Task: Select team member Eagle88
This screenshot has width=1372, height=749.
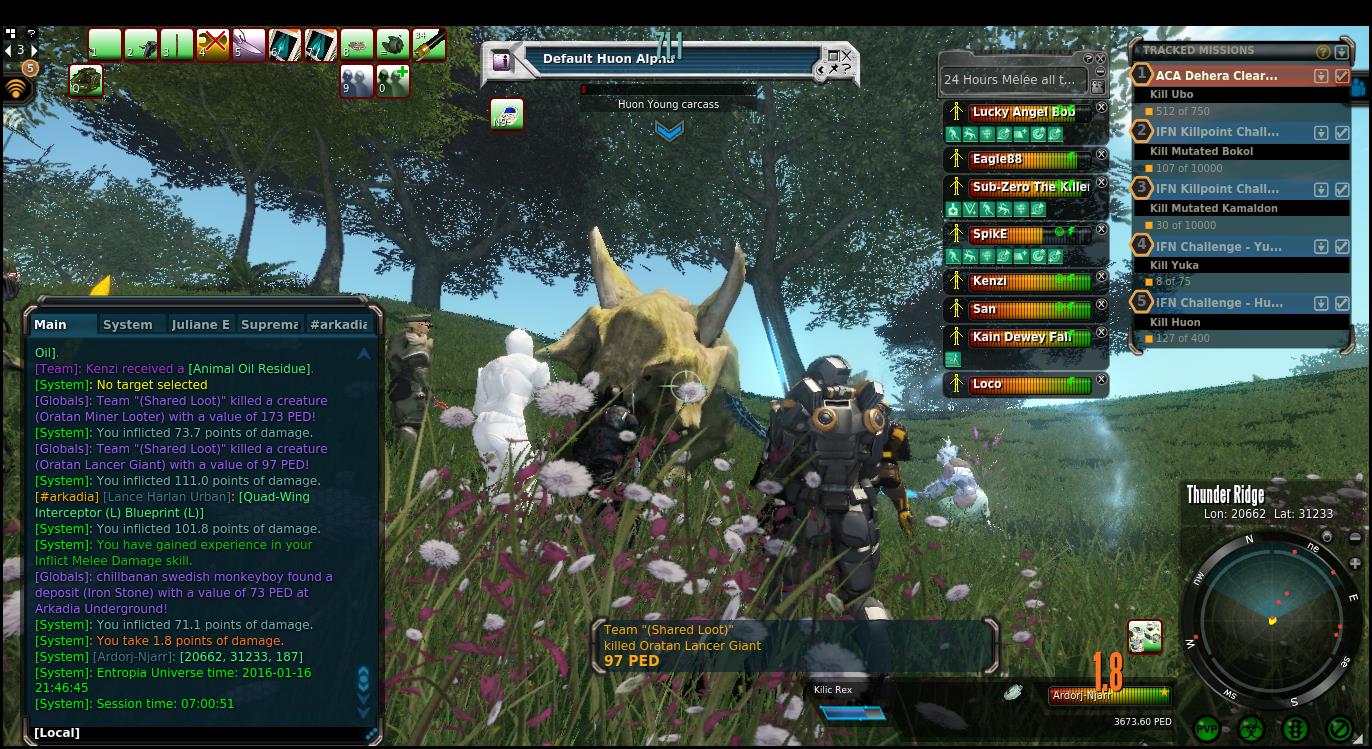Action: 1020,159
